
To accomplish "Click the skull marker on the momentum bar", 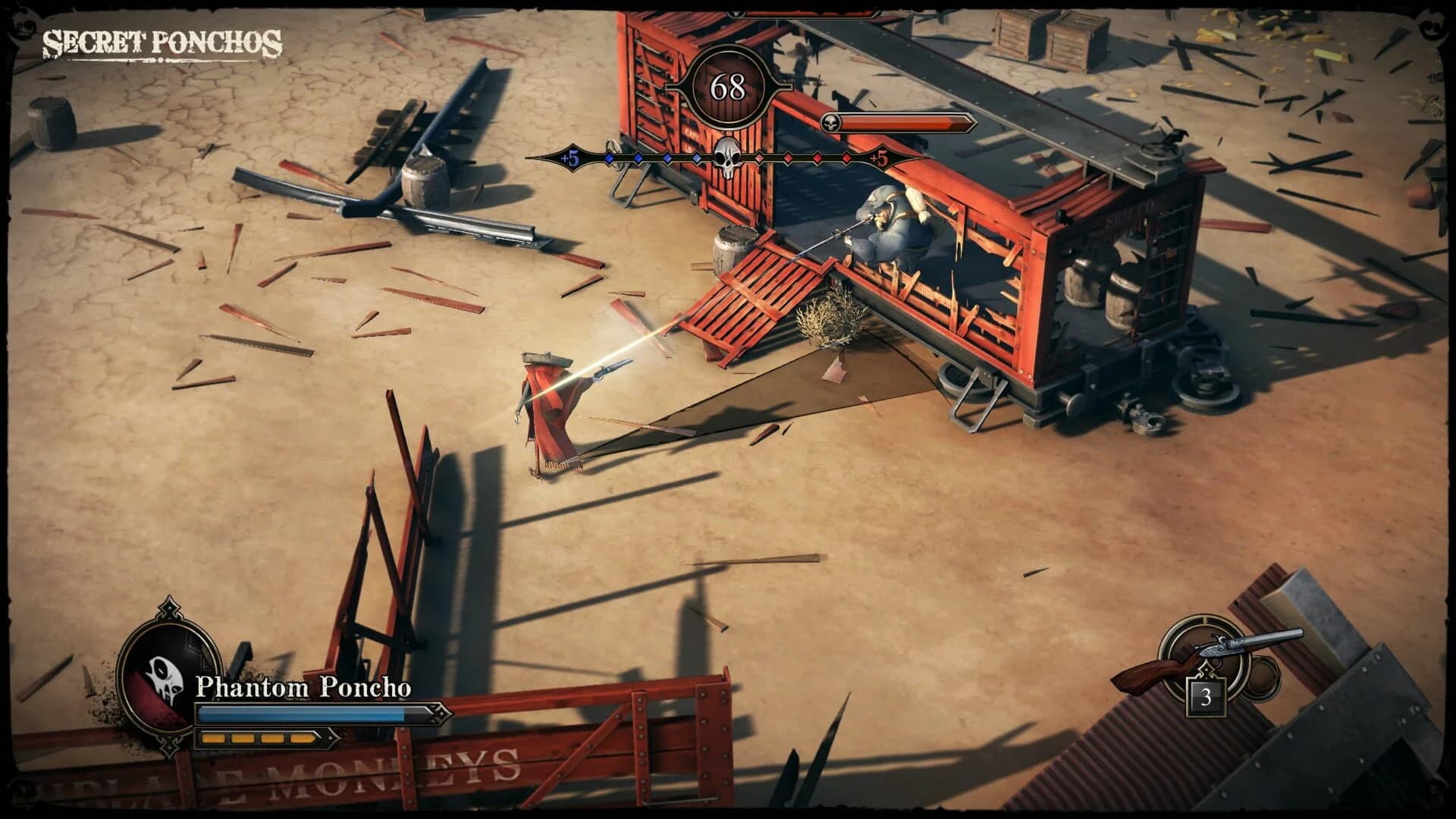I will coord(726,155).
